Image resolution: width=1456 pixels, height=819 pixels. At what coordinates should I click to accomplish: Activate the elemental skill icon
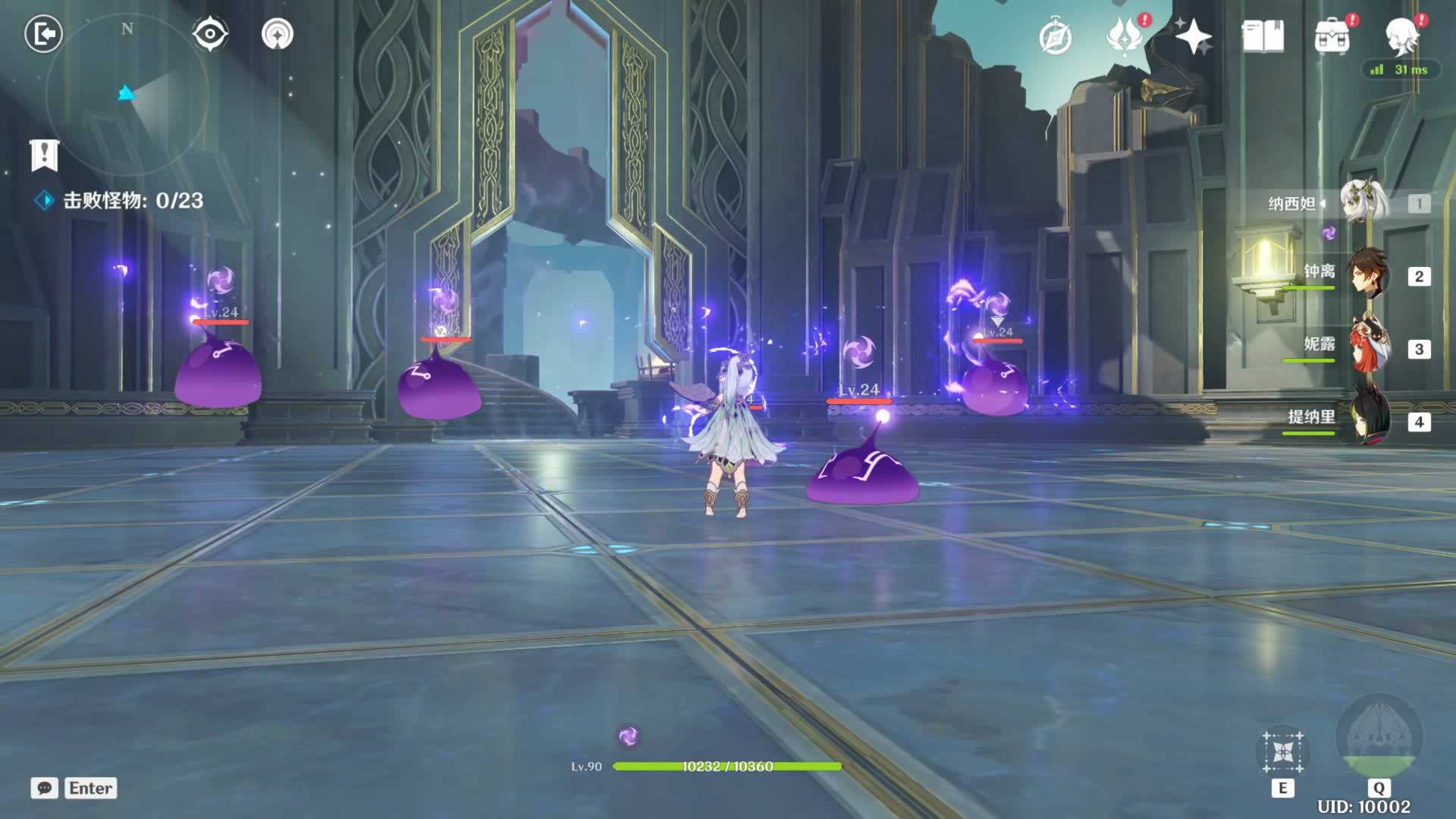pos(1282,752)
